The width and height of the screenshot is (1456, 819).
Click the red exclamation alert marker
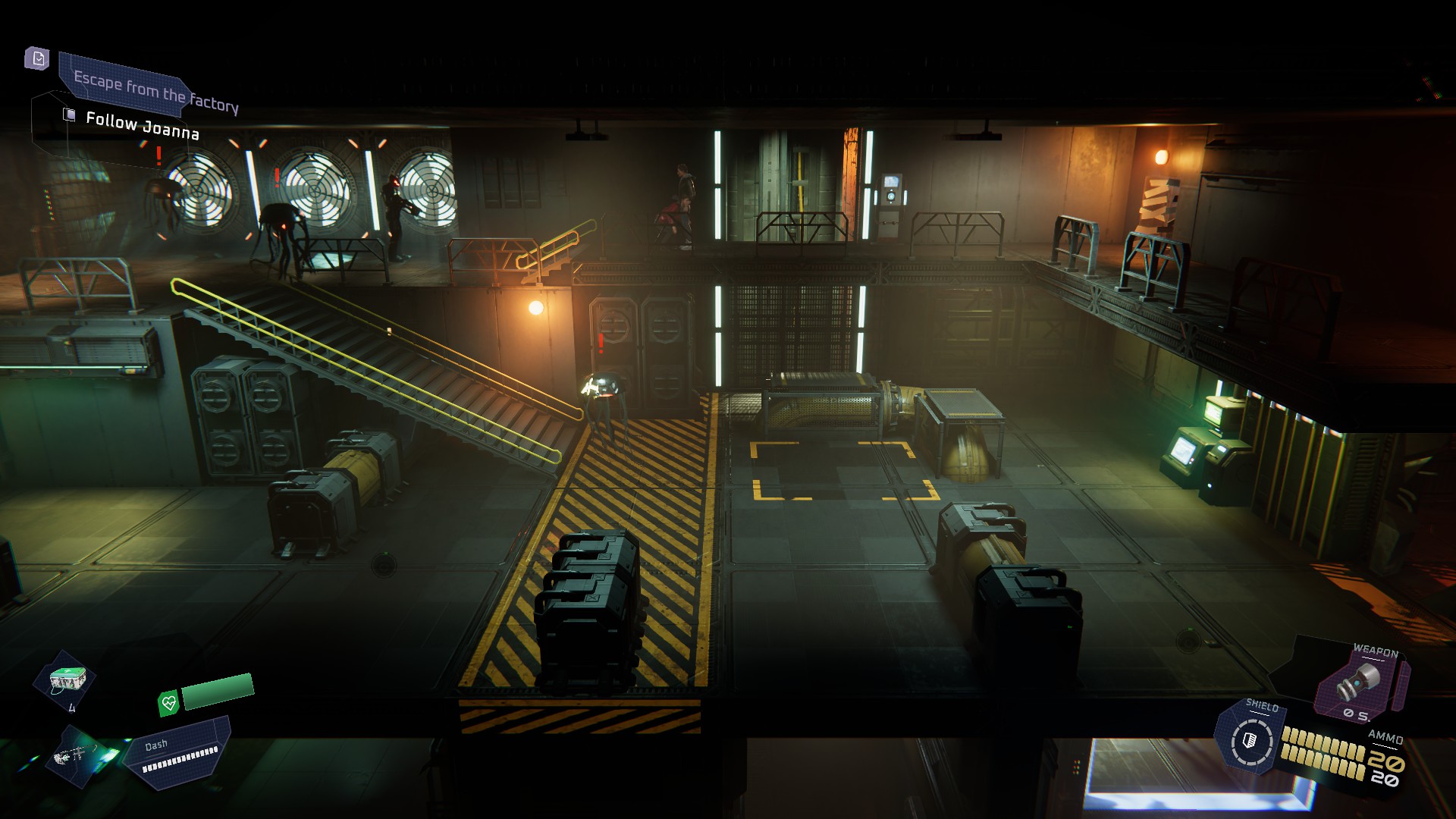157,157
